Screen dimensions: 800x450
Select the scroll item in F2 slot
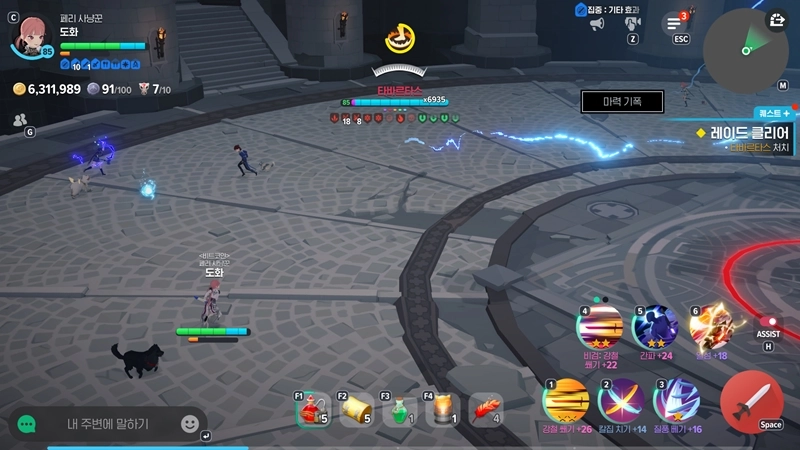(x=357, y=410)
